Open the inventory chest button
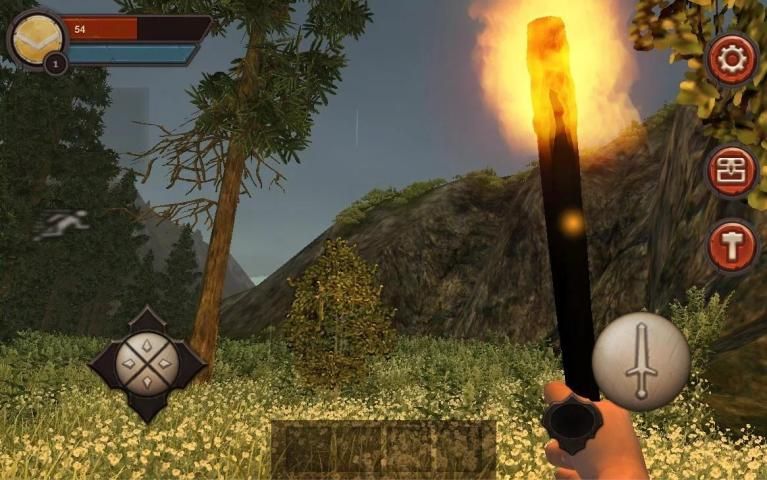The width and height of the screenshot is (767, 480). point(732,171)
